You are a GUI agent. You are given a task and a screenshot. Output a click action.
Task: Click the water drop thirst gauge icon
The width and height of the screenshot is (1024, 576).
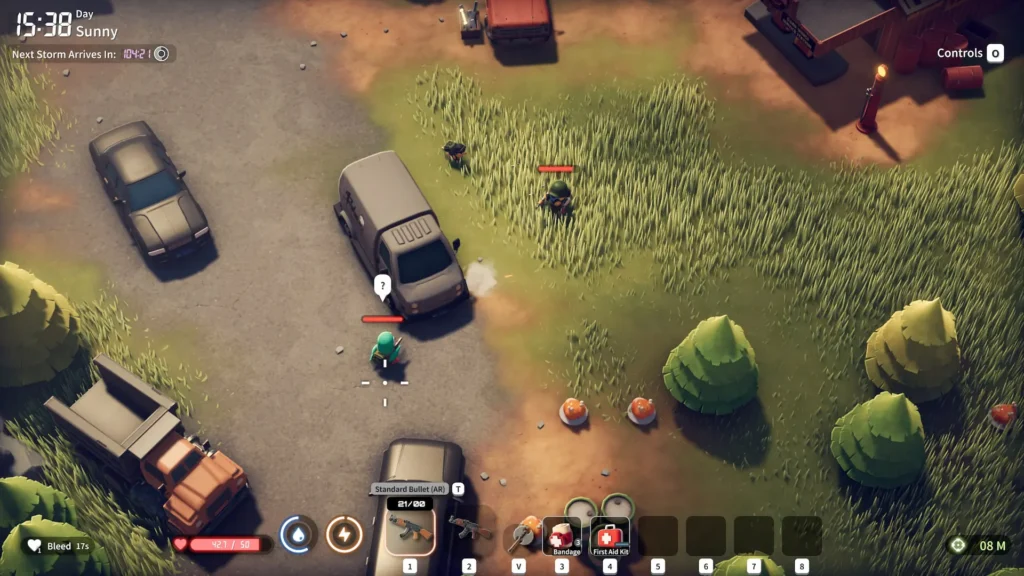(298, 535)
